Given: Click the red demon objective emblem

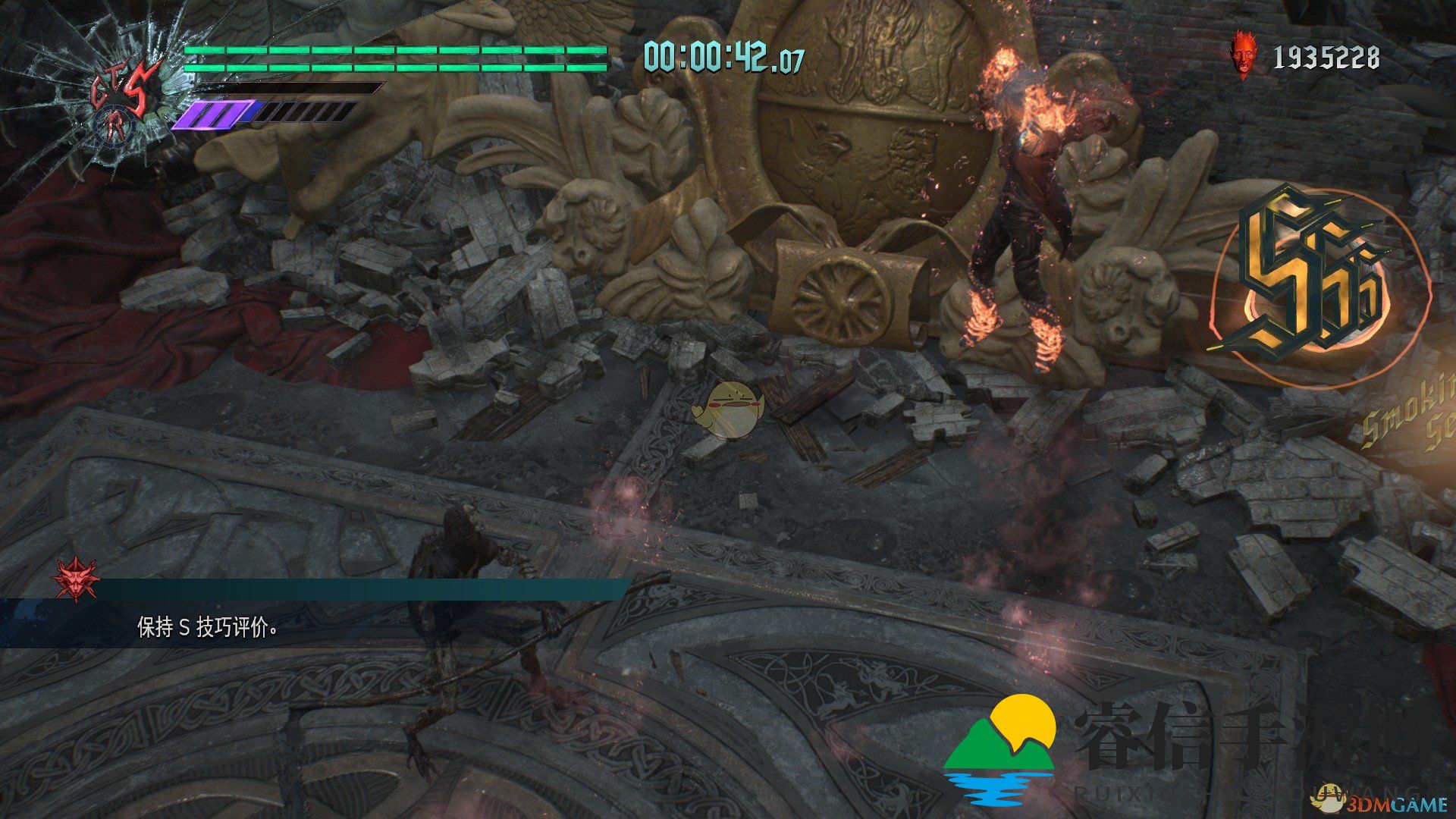Looking at the screenshot, I should coord(74,579).
